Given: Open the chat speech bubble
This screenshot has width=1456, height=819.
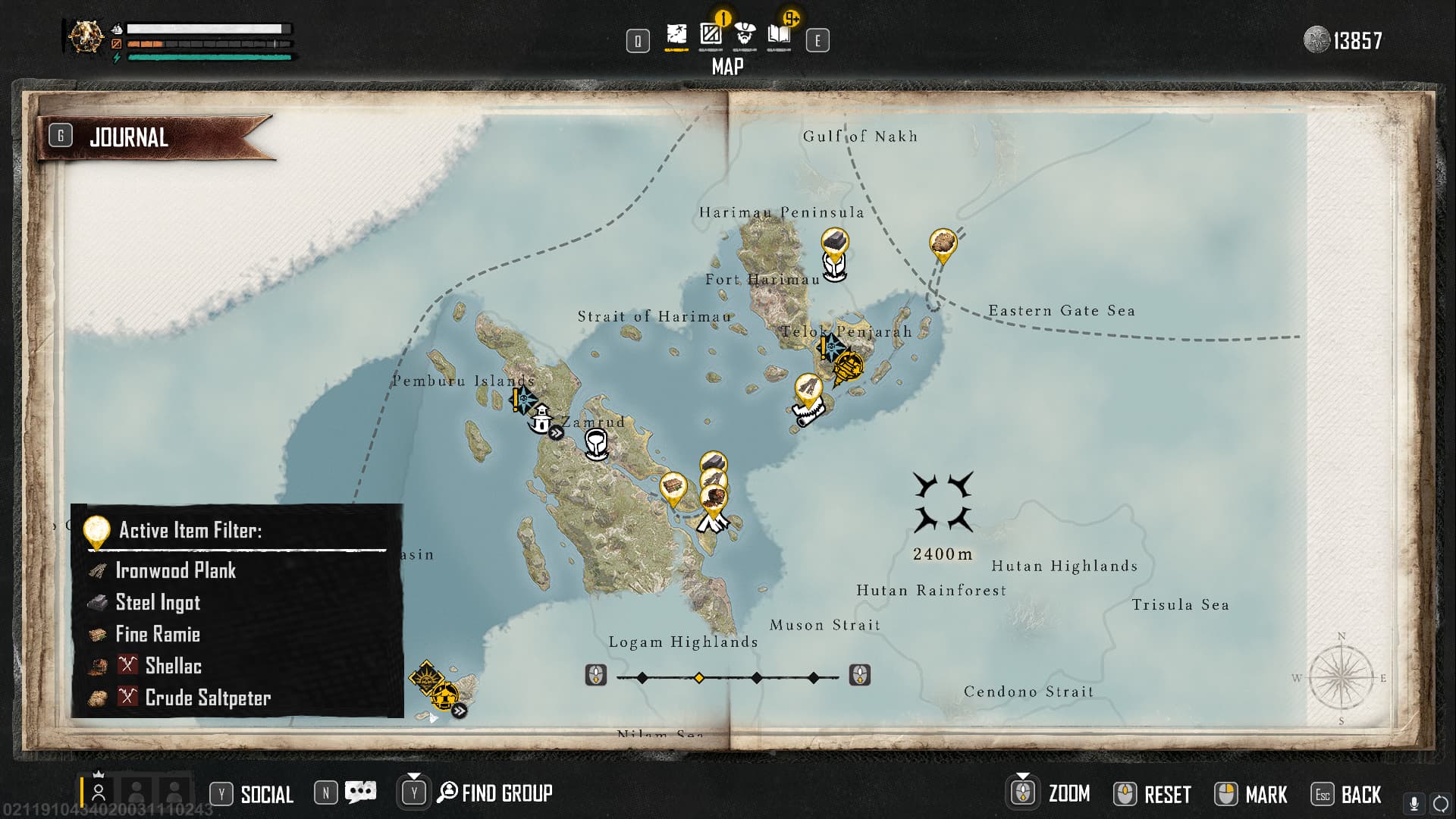Looking at the screenshot, I should [x=360, y=792].
